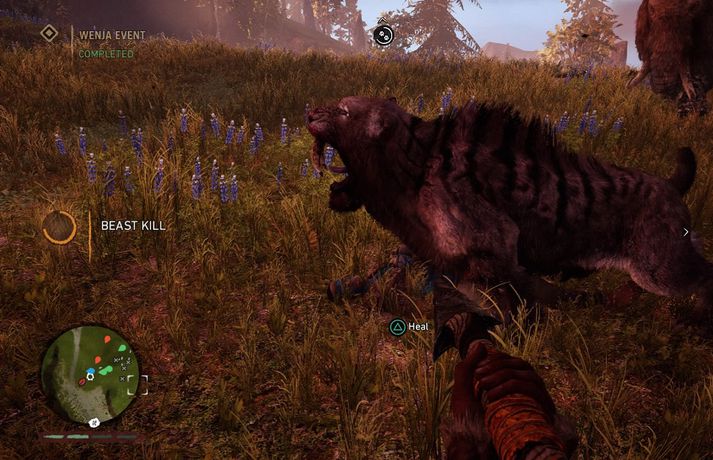The height and width of the screenshot is (460, 713).
Task: Click the small white arrow at screen edge
Action: point(685,232)
